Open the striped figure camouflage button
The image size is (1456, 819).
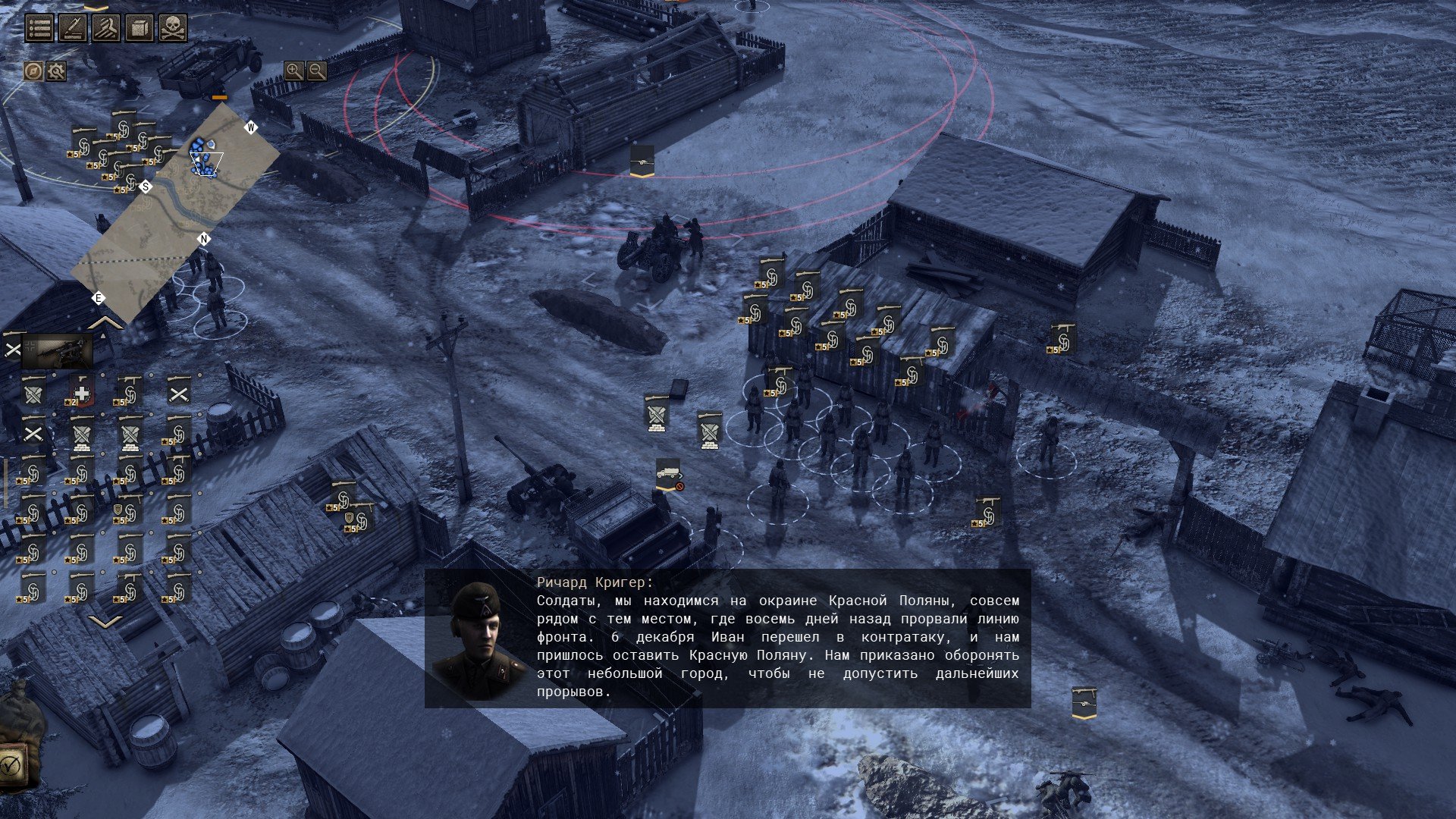pos(106,28)
